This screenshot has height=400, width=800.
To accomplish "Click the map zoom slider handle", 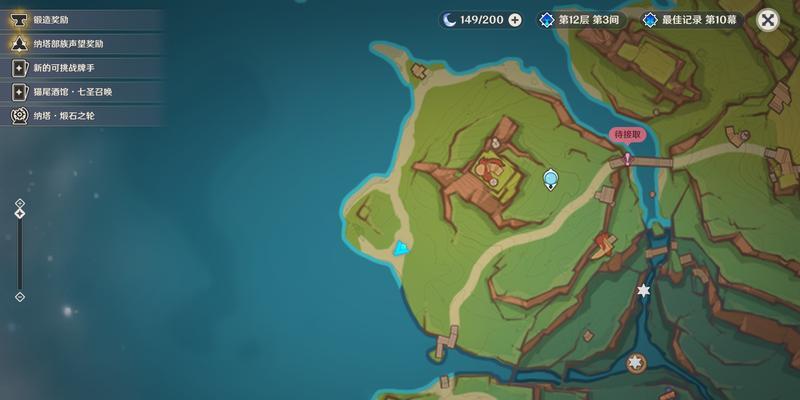I will point(20,213).
